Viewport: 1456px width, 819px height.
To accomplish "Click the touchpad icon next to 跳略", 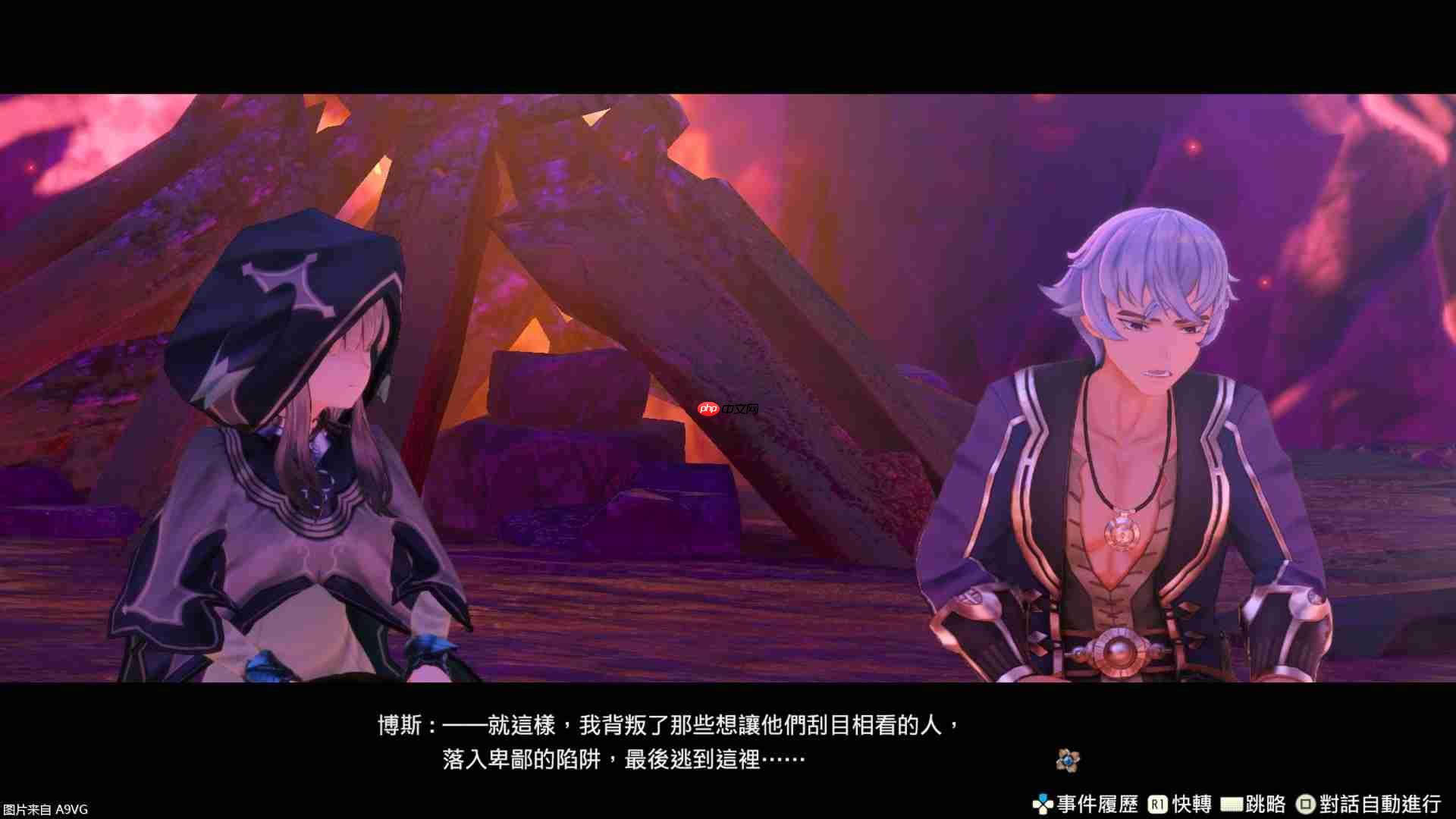I will tap(1231, 802).
